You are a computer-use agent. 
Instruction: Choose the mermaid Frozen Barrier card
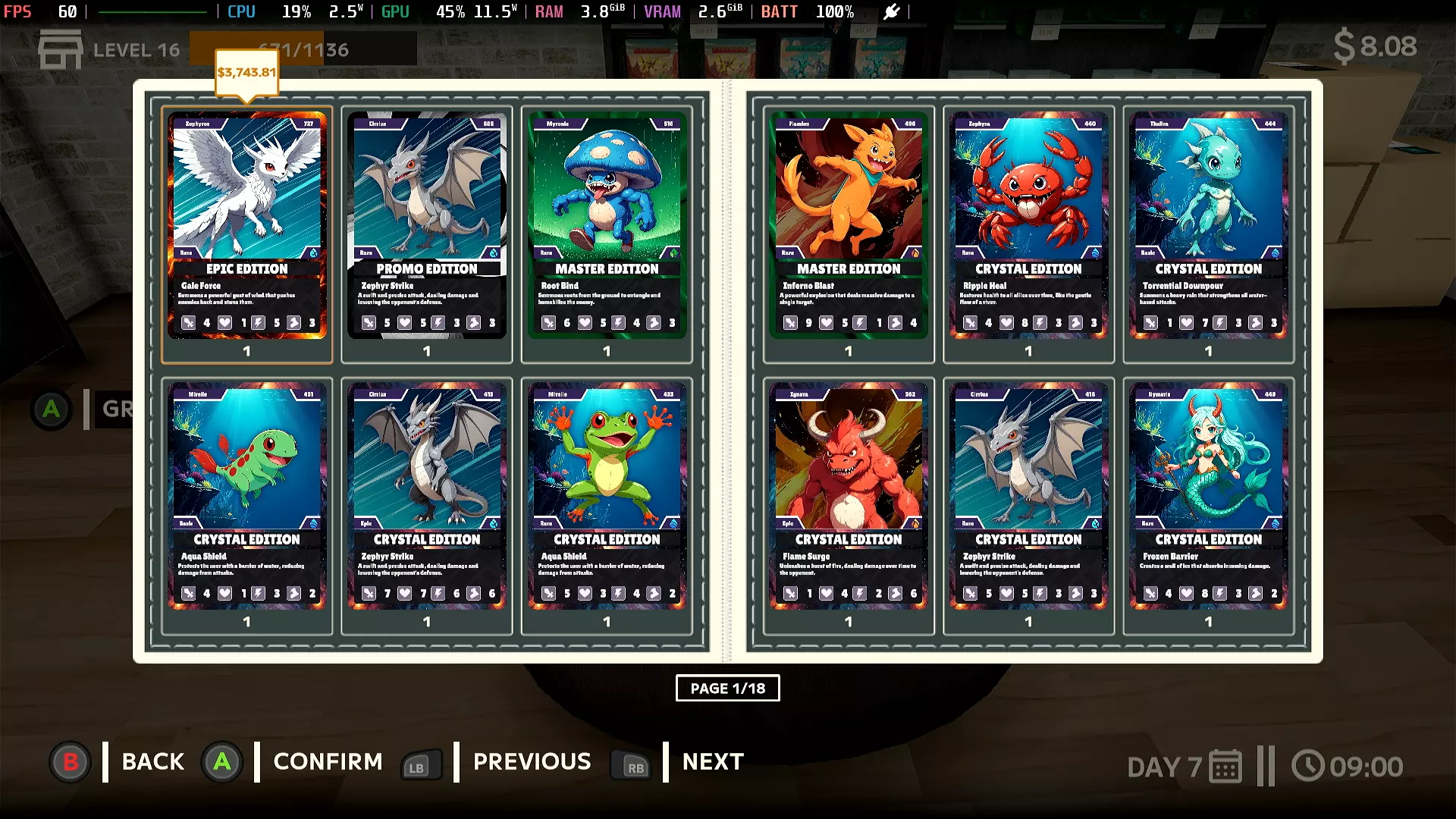[1208, 496]
